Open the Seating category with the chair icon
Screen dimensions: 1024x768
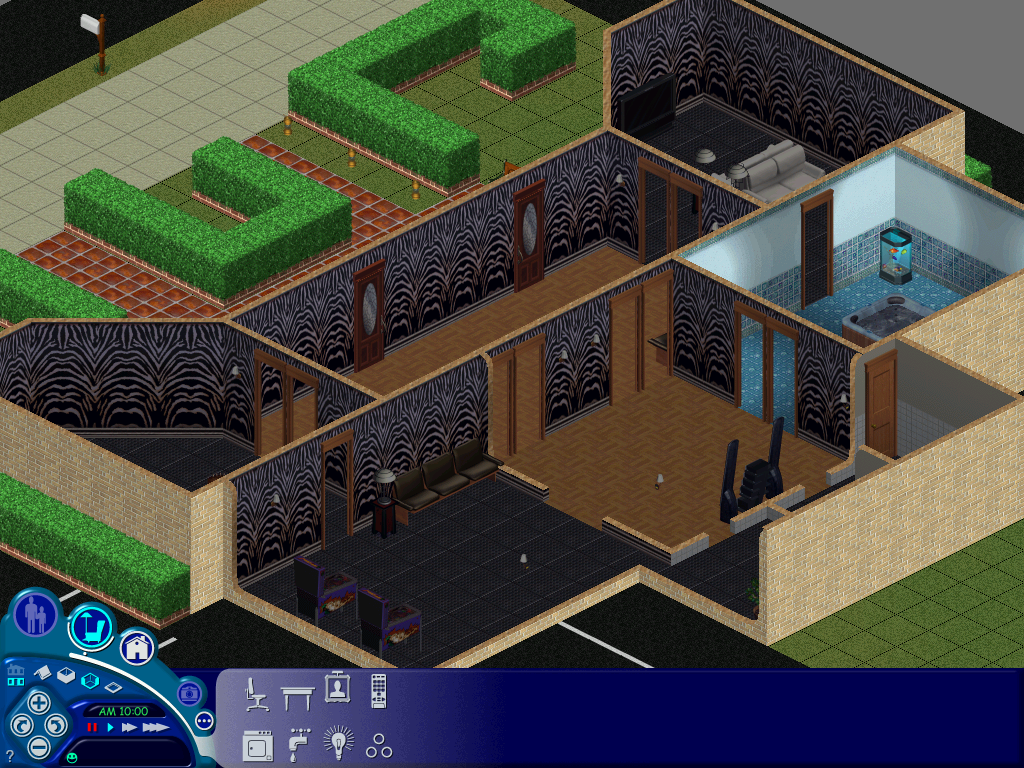256,693
